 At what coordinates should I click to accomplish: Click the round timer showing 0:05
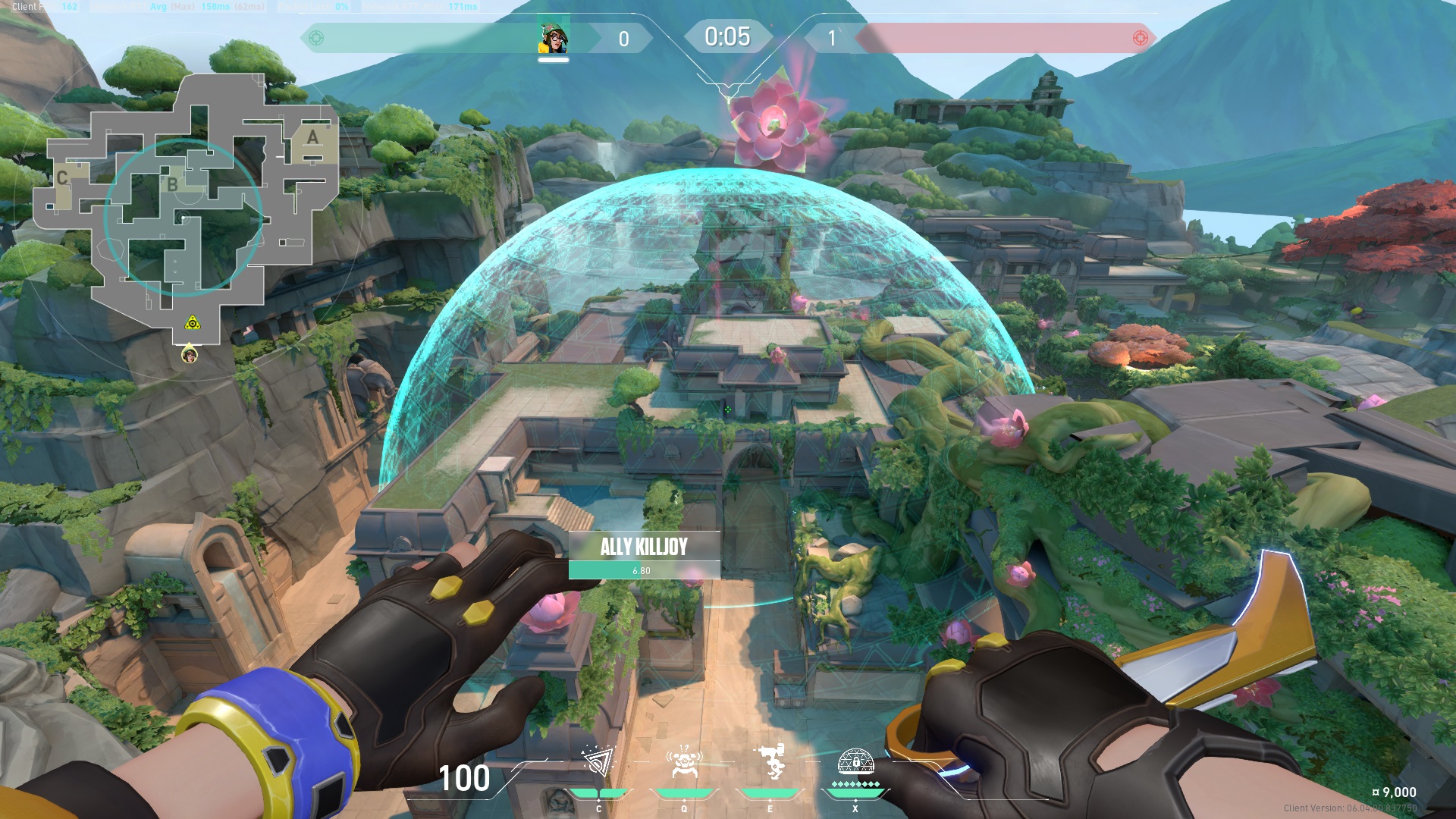726,35
